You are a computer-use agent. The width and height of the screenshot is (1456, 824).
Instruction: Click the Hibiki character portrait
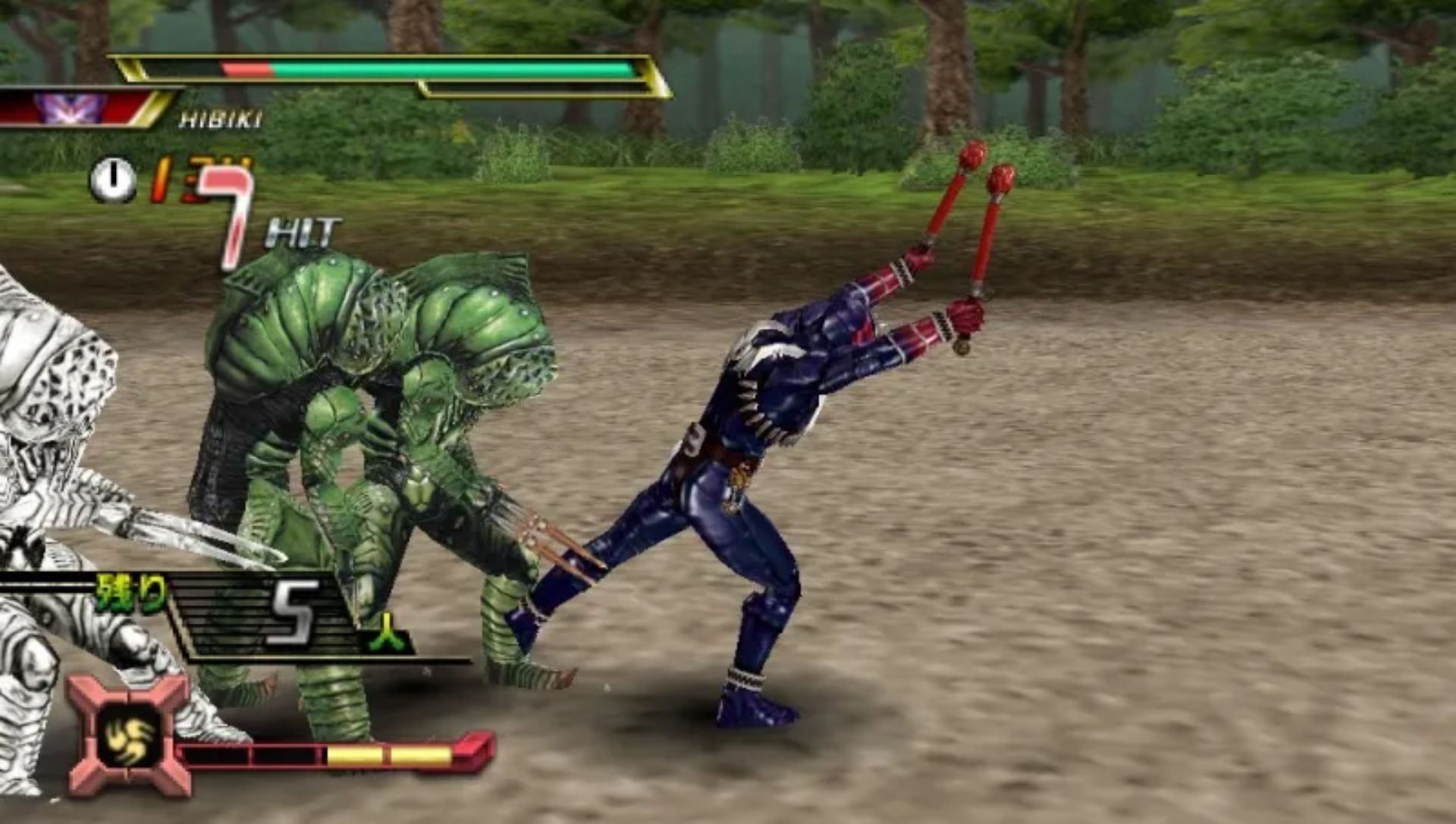(71, 108)
